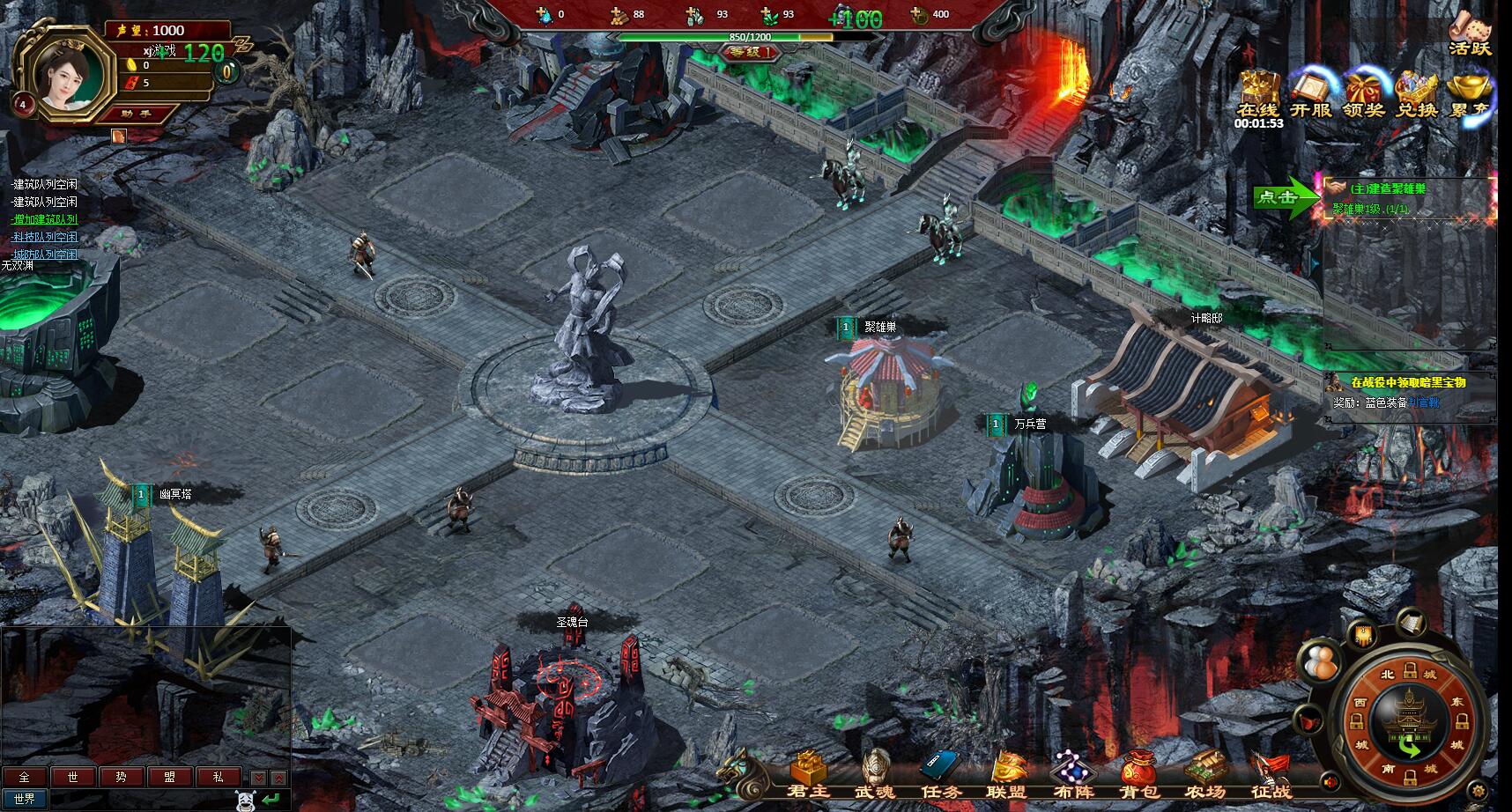Open the 领奖 gift reward icon
This screenshot has height=812, width=1512.
click(1363, 93)
